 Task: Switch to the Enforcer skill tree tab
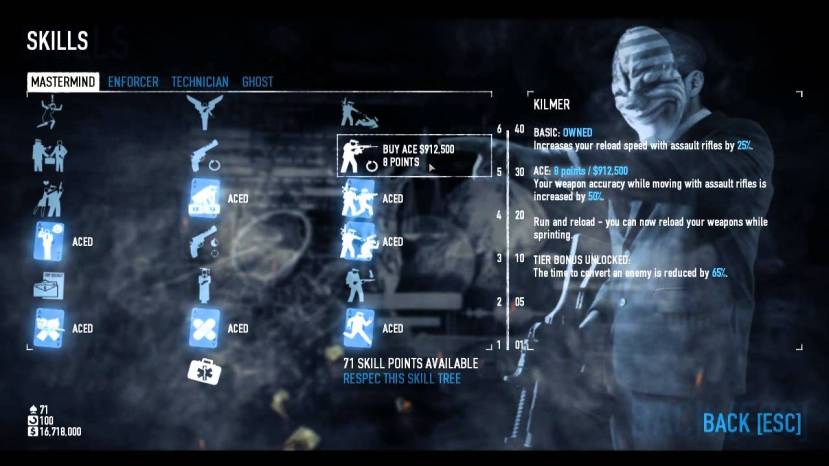[133, 82]
